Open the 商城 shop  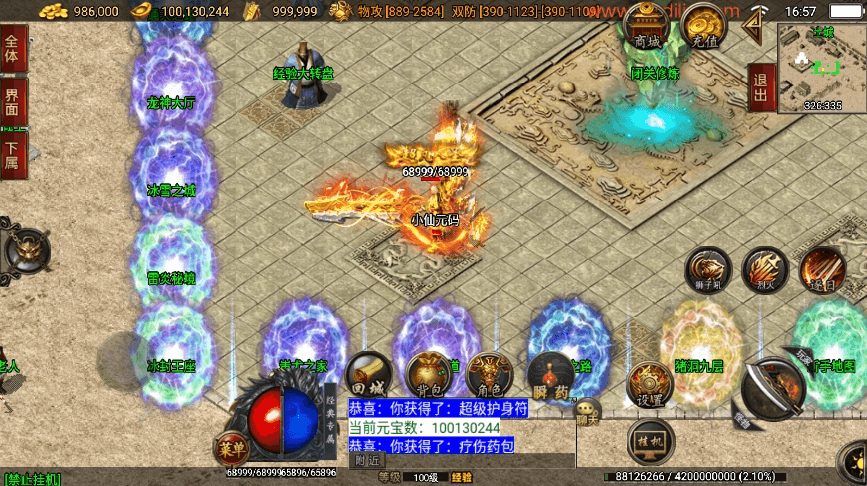tap(647, 28)
